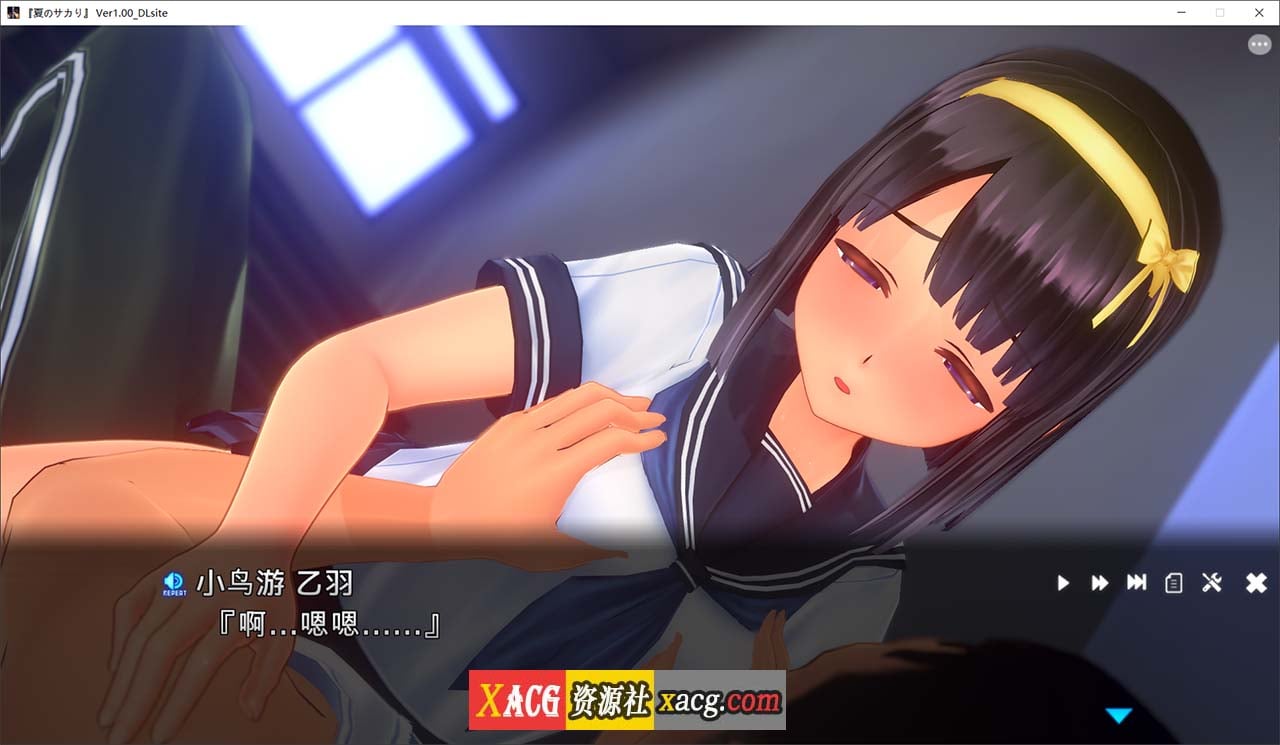Click the speaker icon next to the character name
Image resolution: width=1280 pixels, height=745 pixels.
(176, 578)
